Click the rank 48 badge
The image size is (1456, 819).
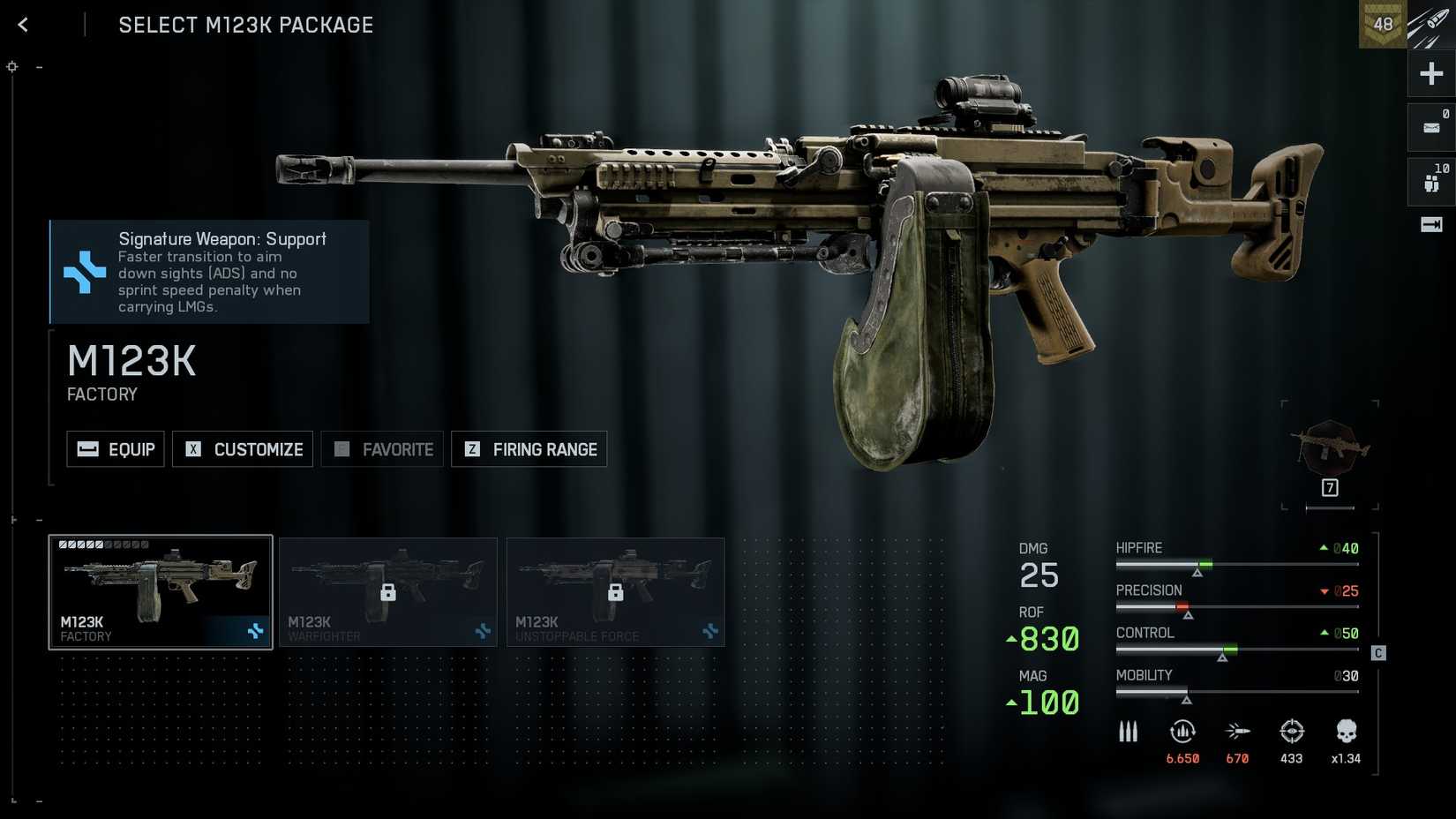click(x=1382, y=25)
